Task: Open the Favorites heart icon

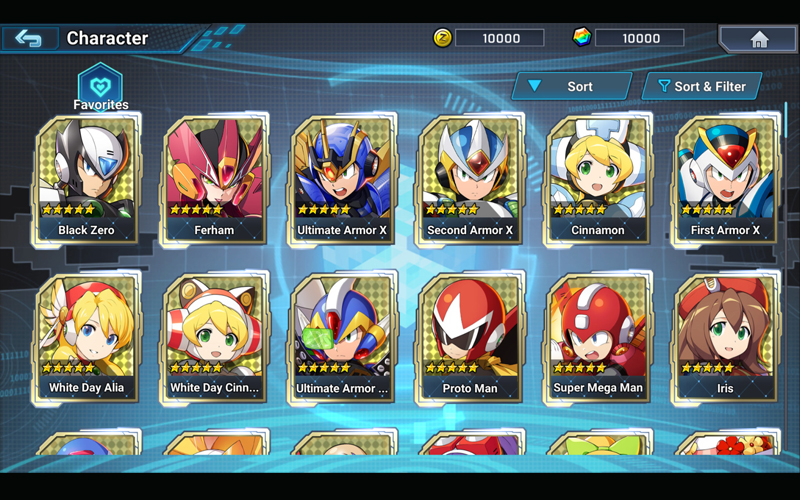Action: [100, 84]
